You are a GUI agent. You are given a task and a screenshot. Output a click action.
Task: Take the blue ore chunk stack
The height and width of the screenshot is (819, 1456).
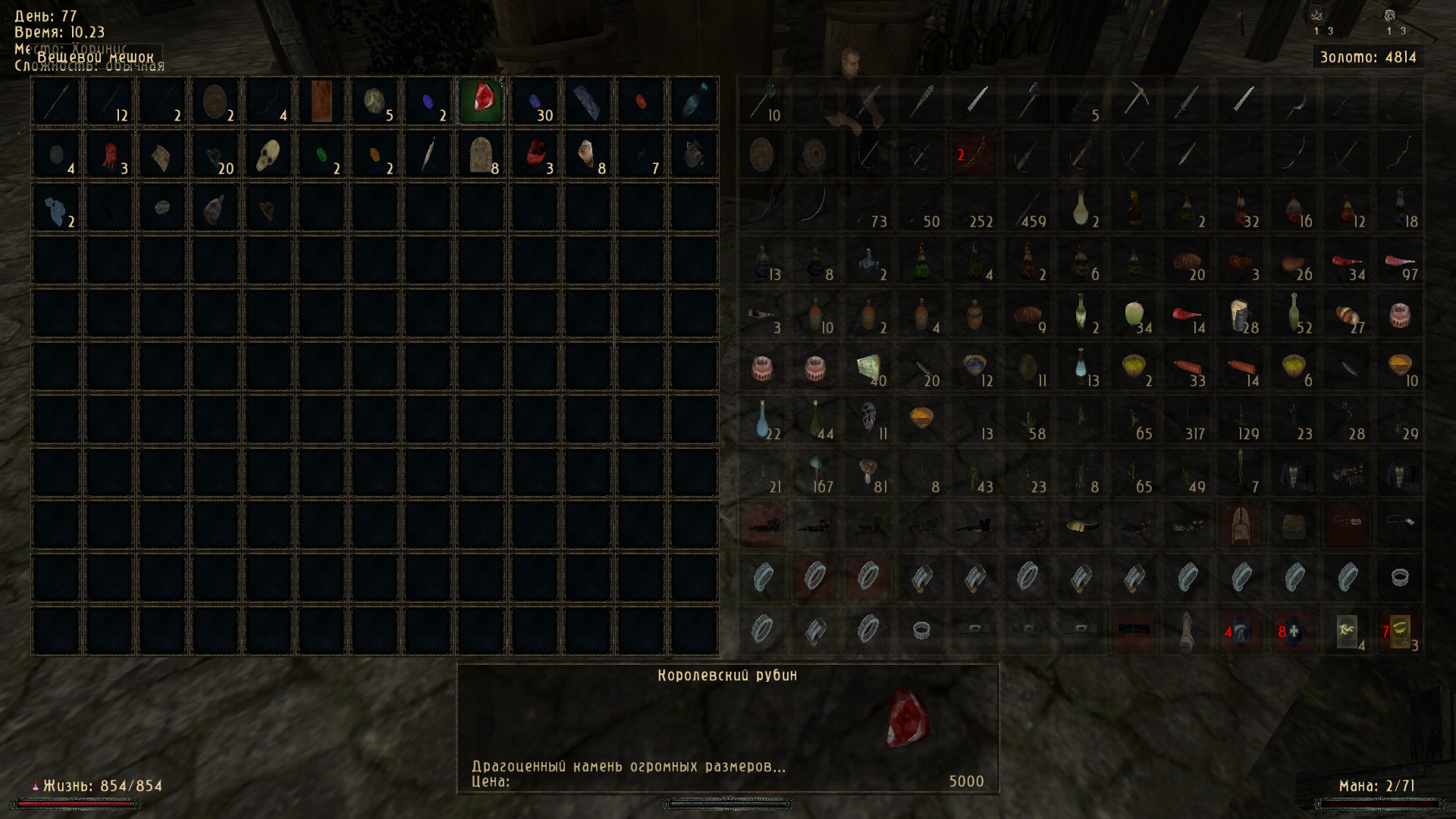(56, 208)
